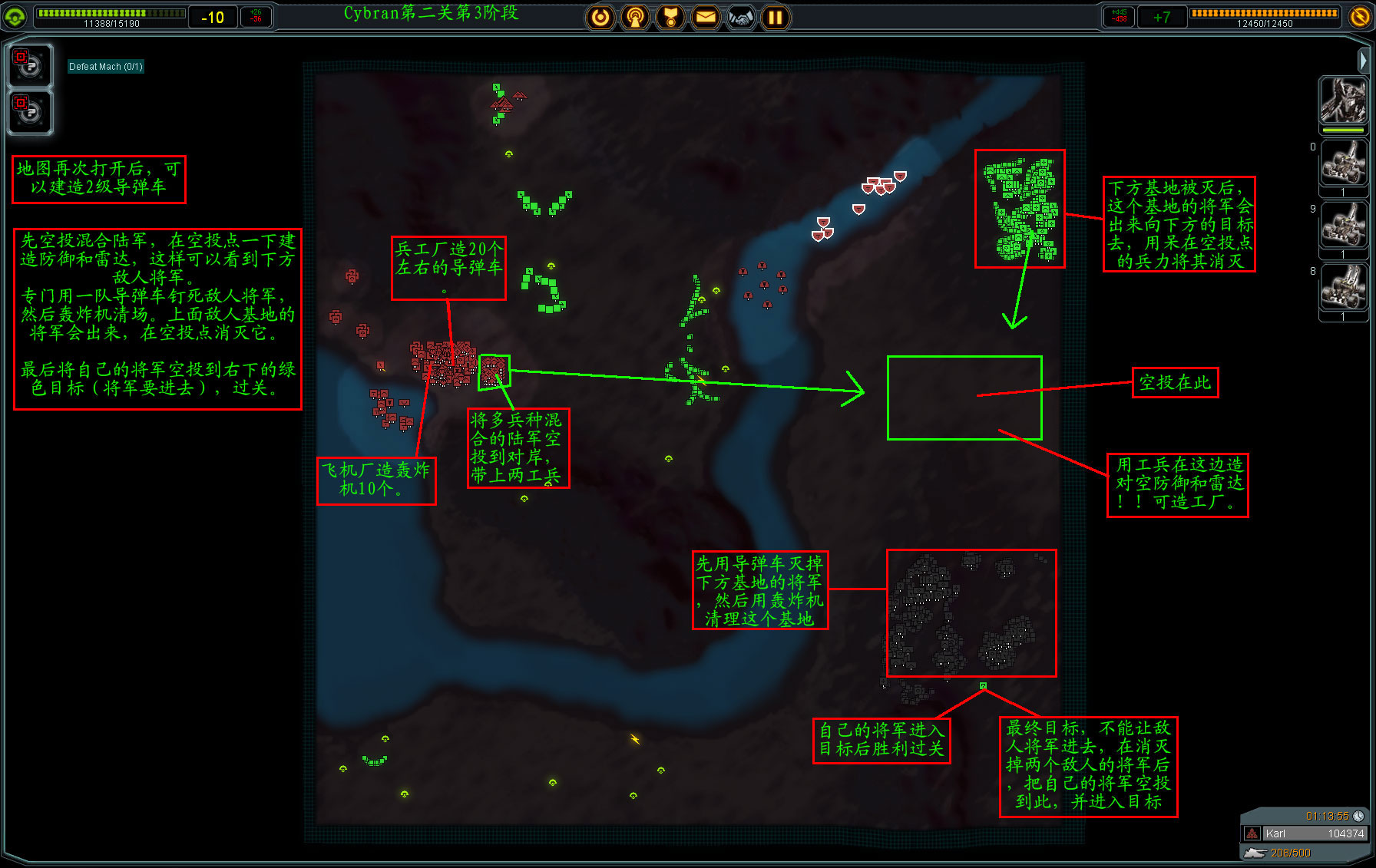This screenshot has width=1376, height=868.
Task: Open the diplomacy handshake icon
Action: 741,17
